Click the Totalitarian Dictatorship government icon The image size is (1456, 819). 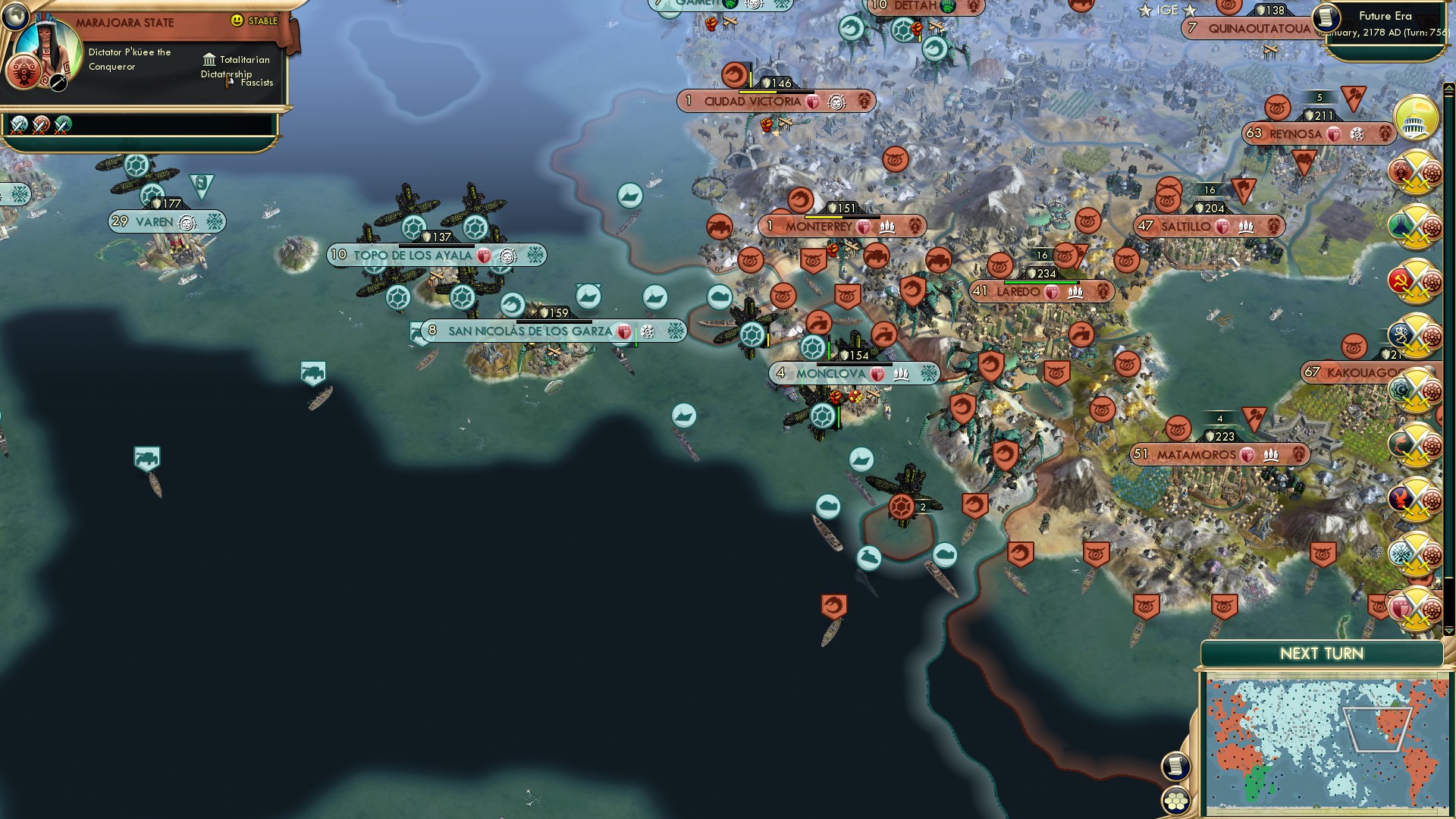(x=209, y=60)
